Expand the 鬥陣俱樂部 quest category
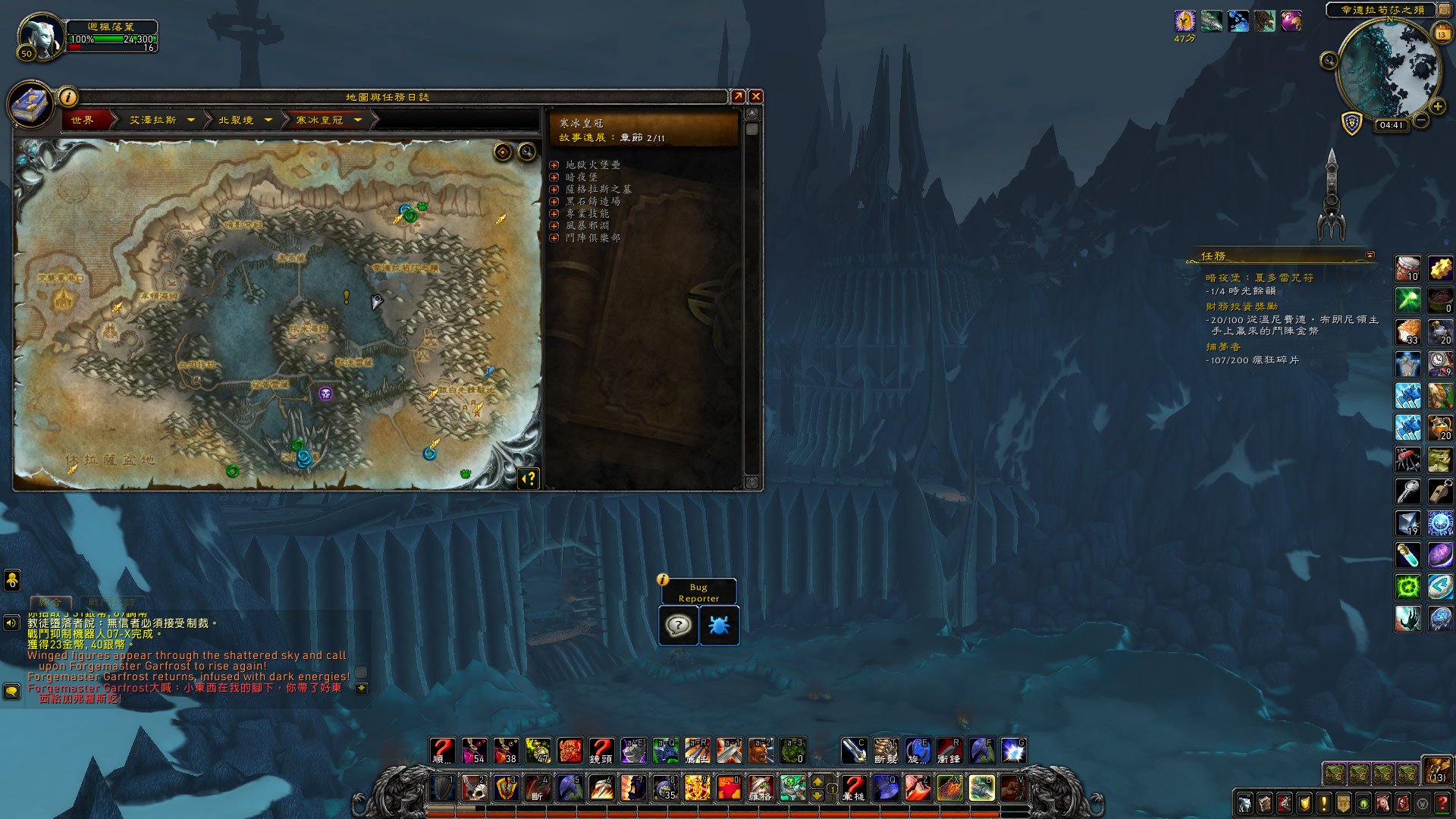The width and height of the screenshot is (1456, 819). [x=554, y=237]
